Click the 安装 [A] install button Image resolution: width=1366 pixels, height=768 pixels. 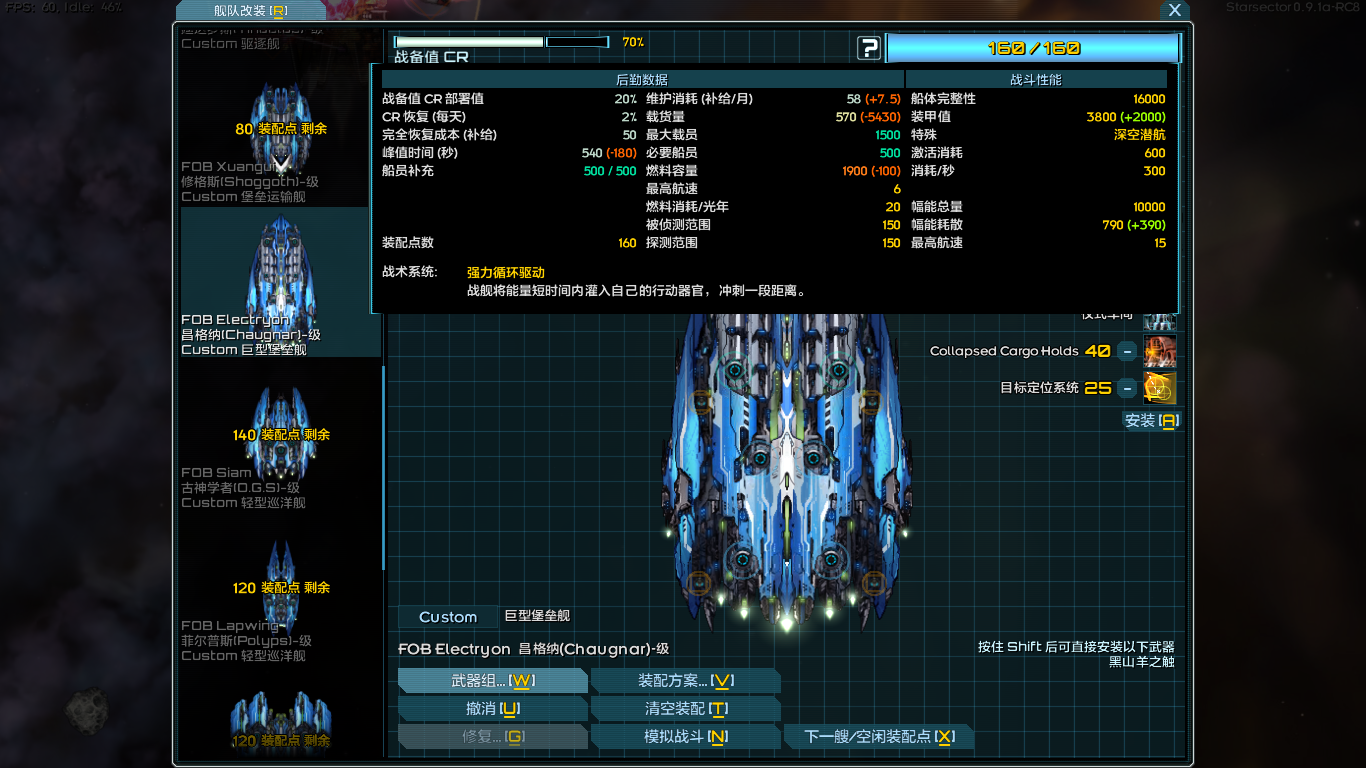(1150, 421)
